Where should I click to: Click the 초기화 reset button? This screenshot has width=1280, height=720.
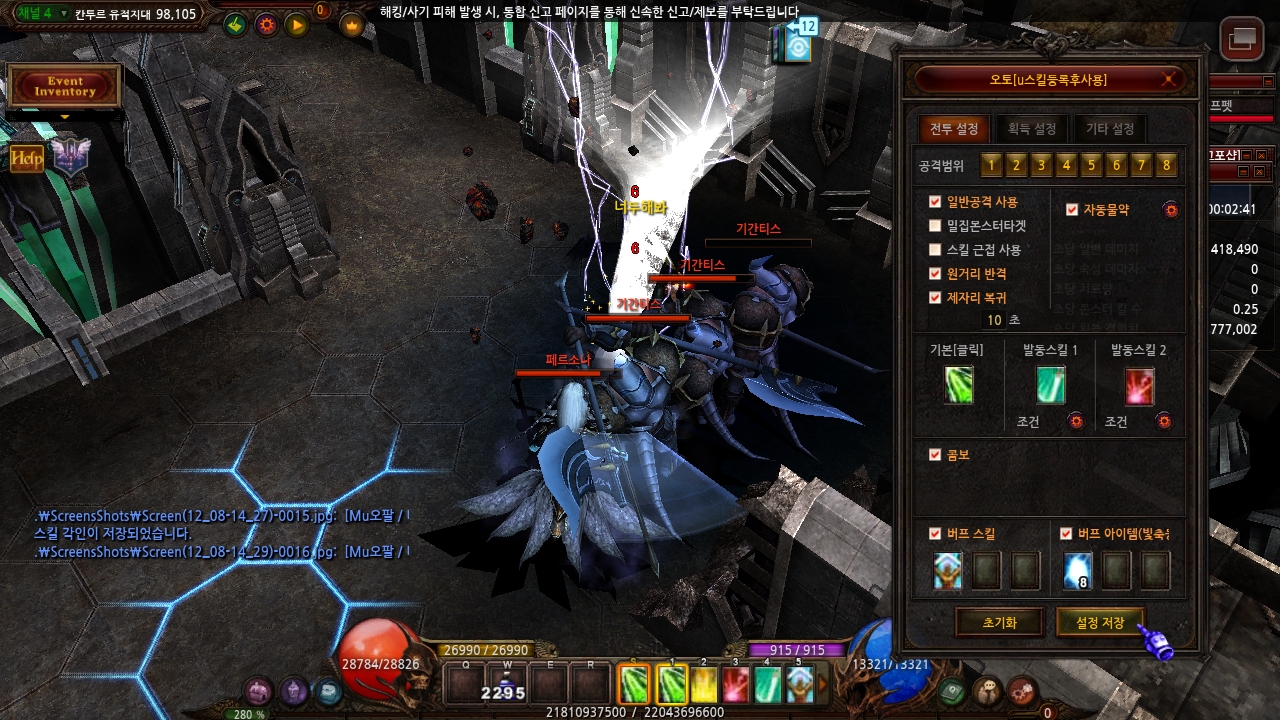[999, 622]
